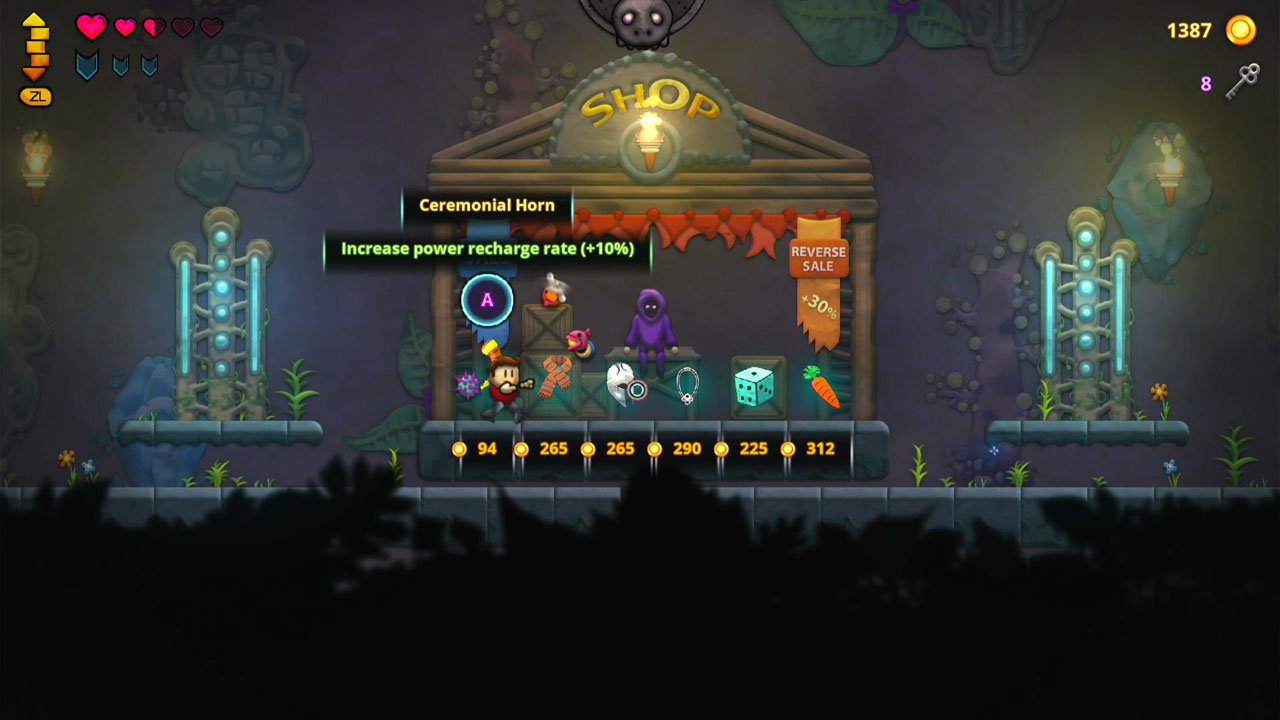
Task: Click the SHOP sign above the stall
Action: [650, 98]
